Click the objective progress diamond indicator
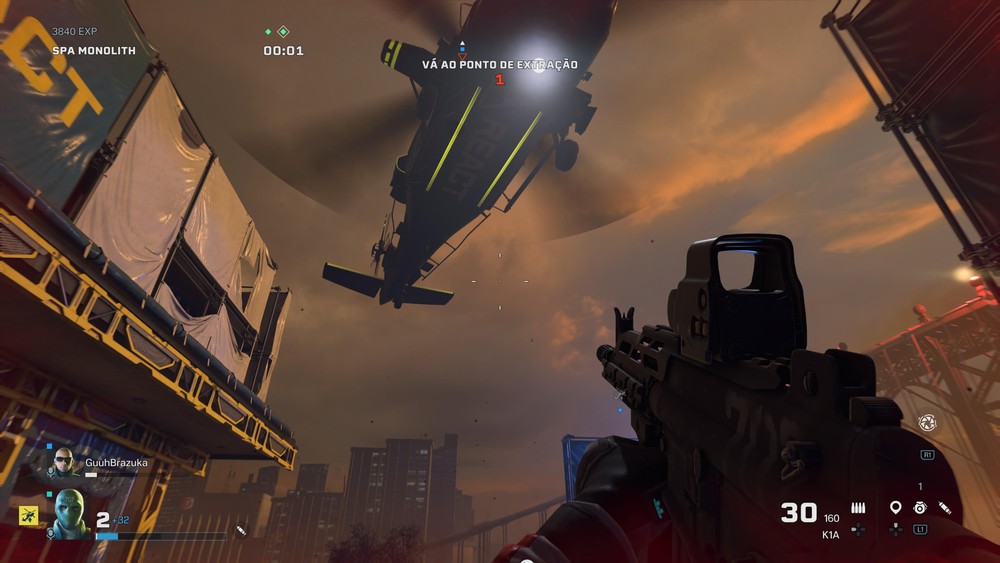This screenshot has width=1000, height=563. click(x=283, y=32)
